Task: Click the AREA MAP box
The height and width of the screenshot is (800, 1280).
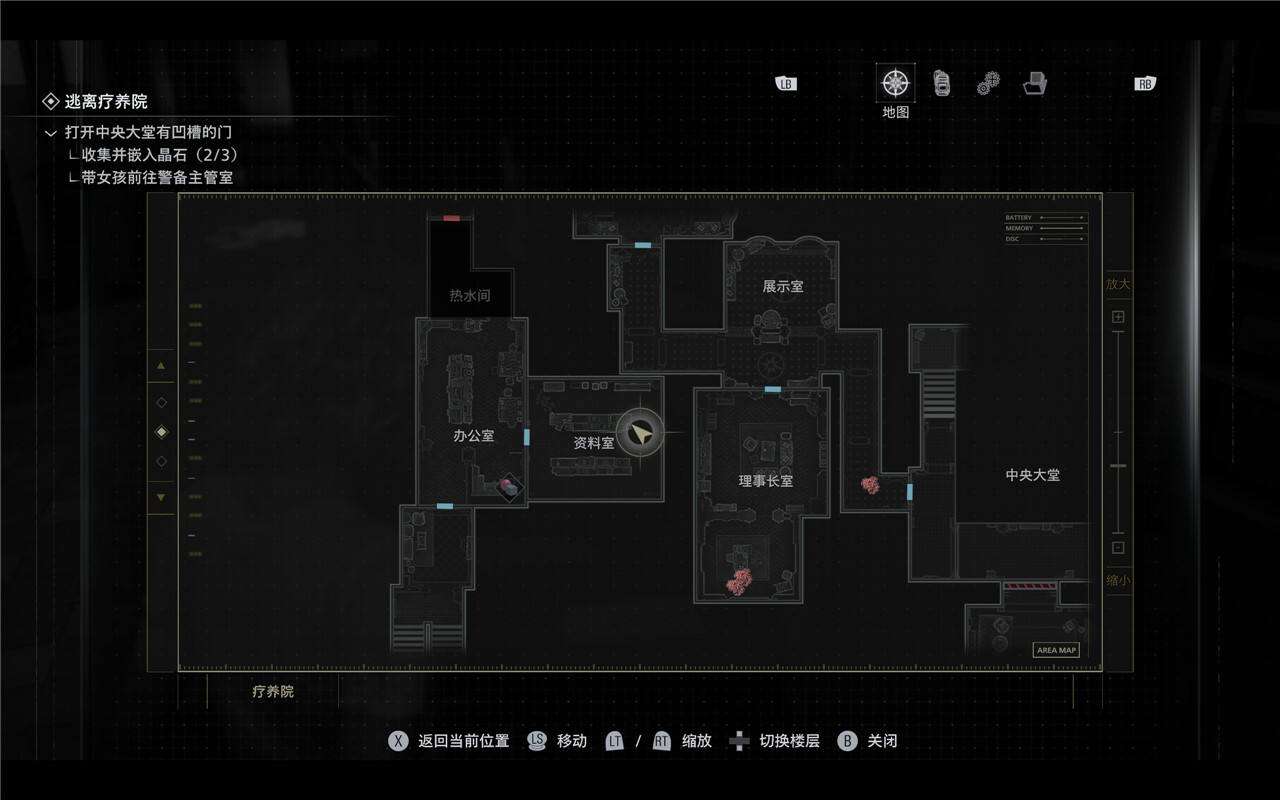Action: click(1056, 650)
